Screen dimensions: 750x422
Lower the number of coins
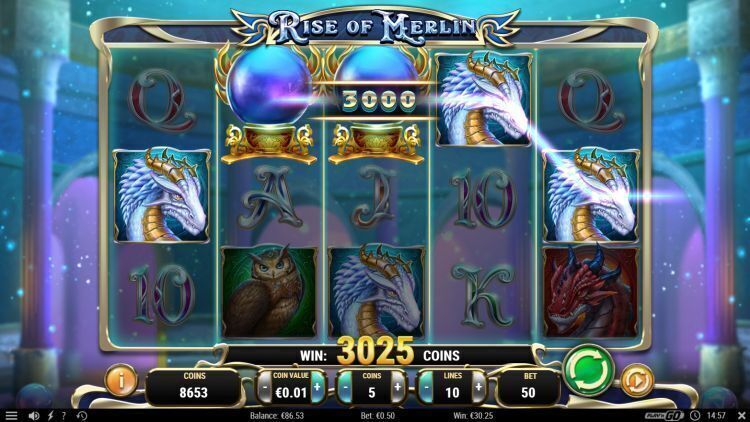point(344,385)
